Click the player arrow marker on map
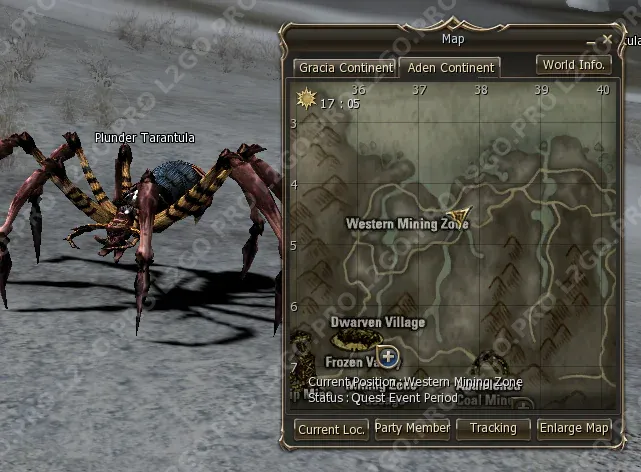 tap(460, 216)
